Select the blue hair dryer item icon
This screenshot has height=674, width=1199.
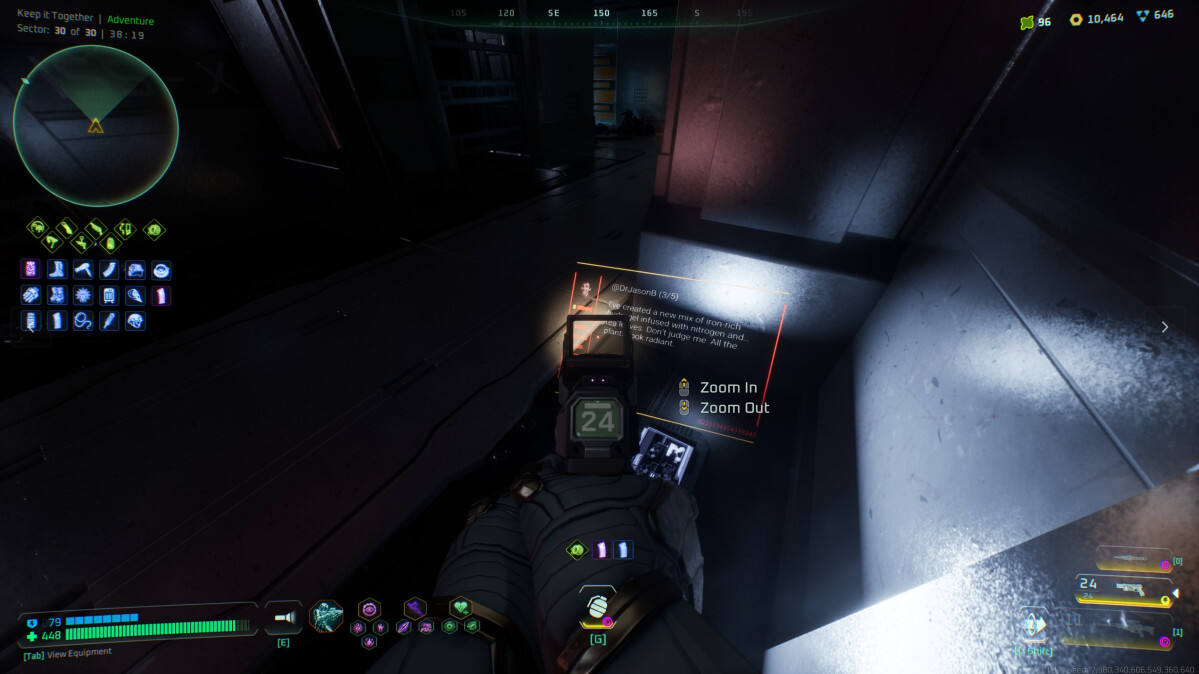click(x=82, y=269)
